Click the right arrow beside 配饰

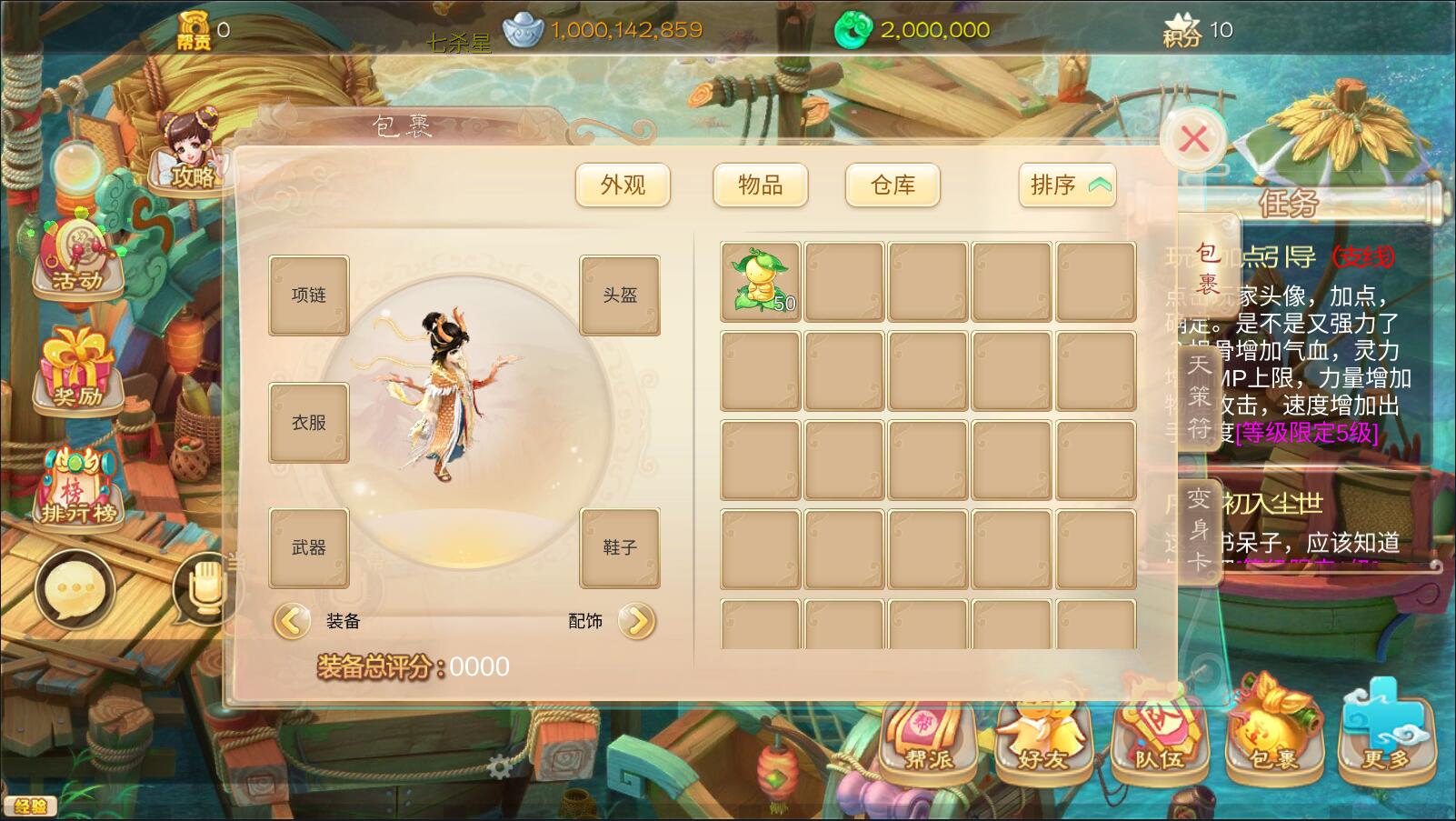tap(637, 621)
